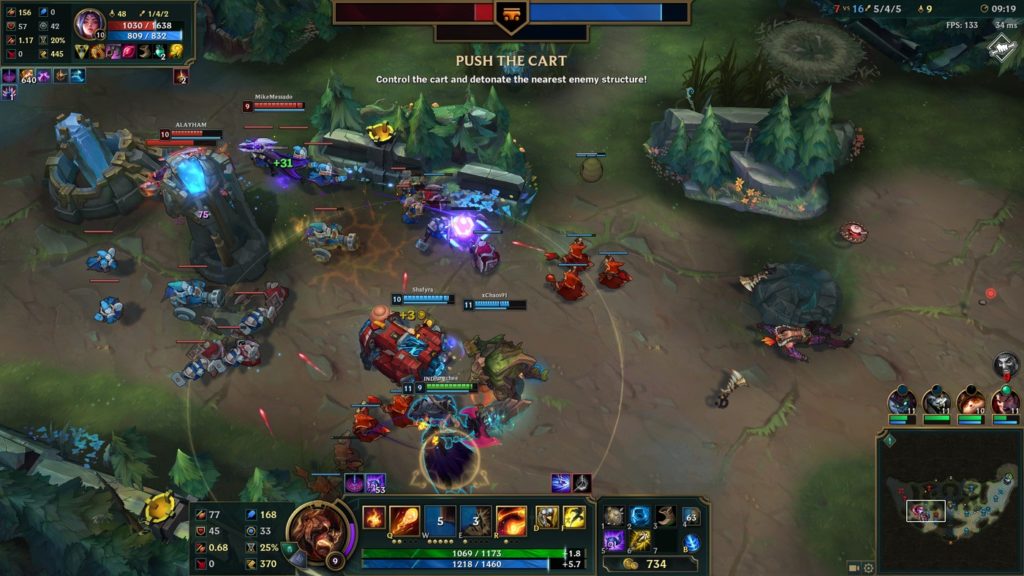Use the yellow Flash summoner spell
The width and height of the screenshot is (1024, 576).
pyautogui.click(x=573, y=517)
